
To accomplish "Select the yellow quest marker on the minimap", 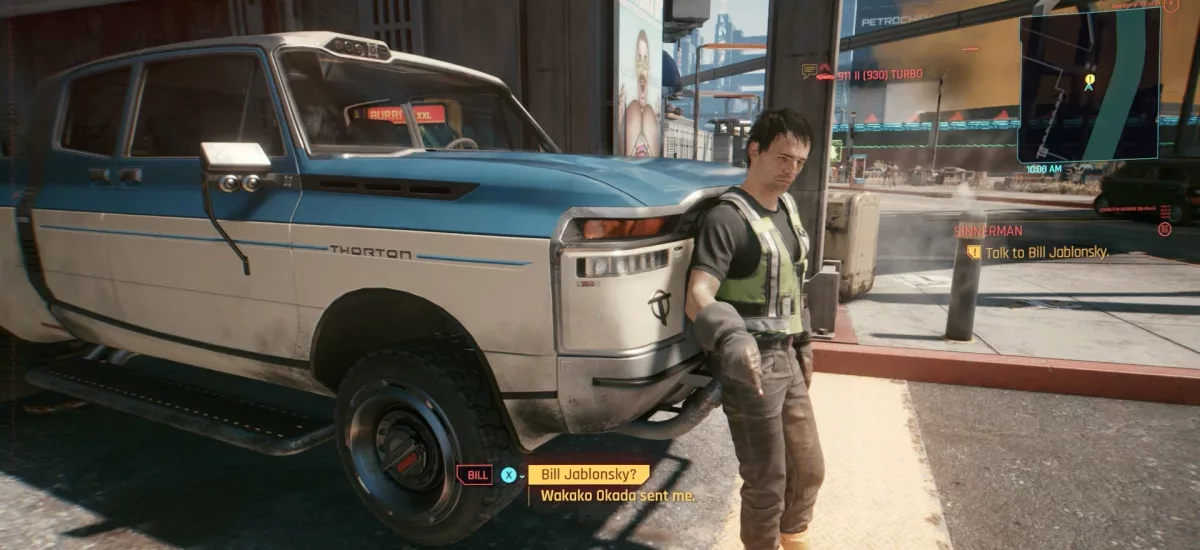I will (x=1089, y=78).
